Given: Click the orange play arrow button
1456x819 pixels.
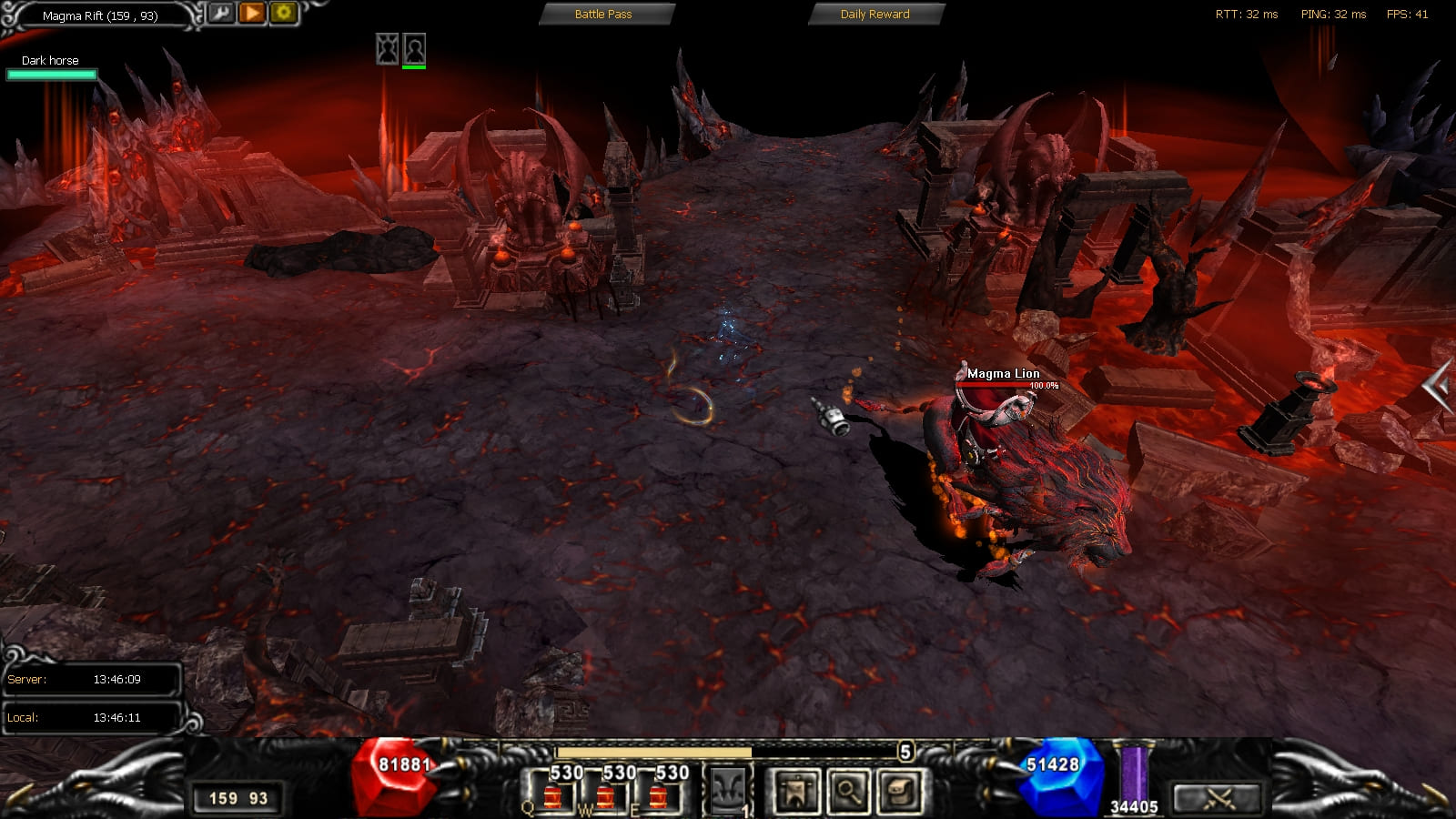Looking at the screenshot, I should [x=252, y=13].
